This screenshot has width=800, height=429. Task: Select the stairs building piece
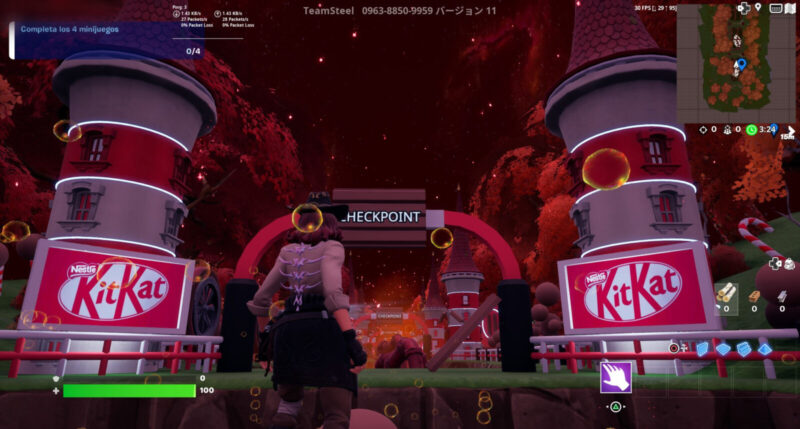tap(744, 348)
